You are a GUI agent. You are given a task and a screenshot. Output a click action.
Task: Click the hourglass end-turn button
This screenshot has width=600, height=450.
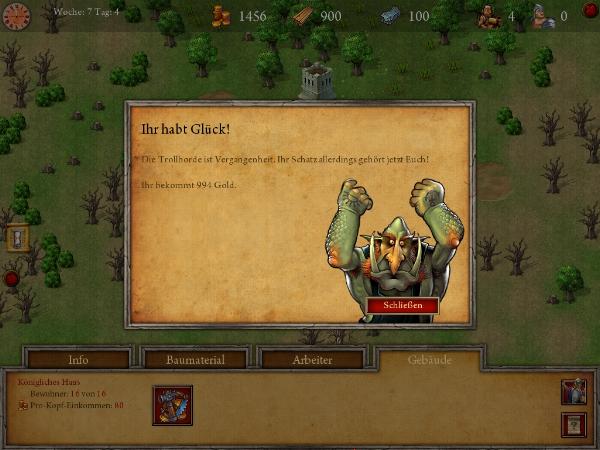17,238
